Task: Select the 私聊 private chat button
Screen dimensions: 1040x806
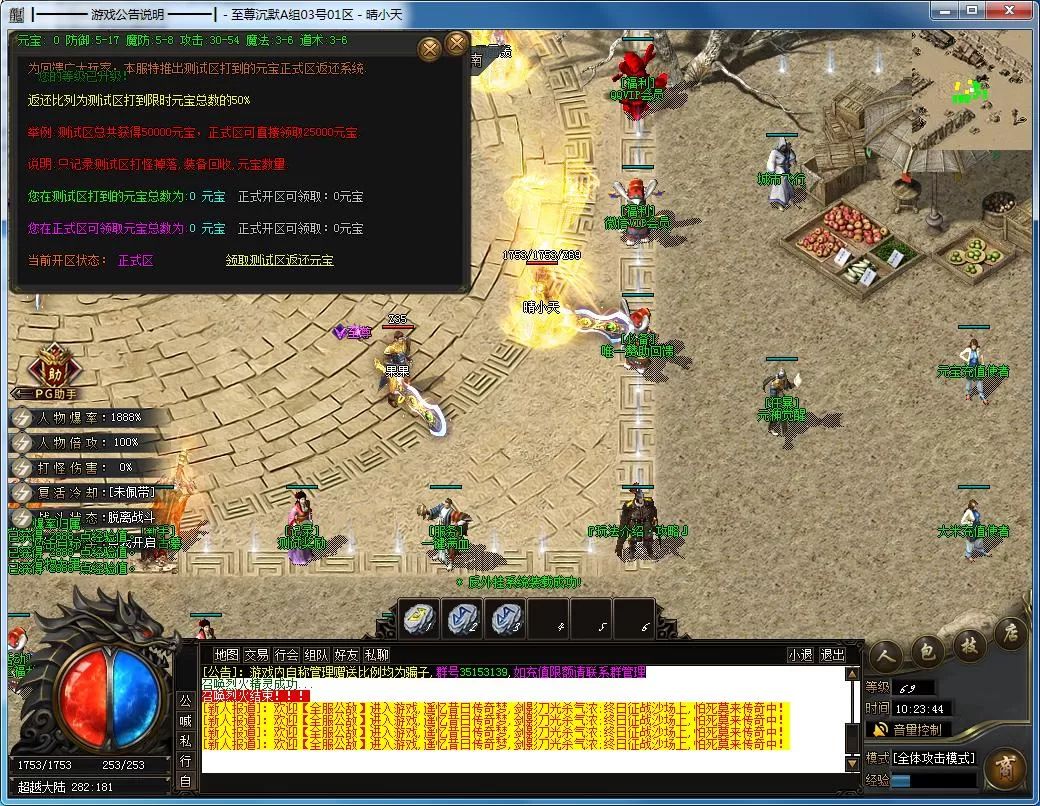Action: point(377,655)
